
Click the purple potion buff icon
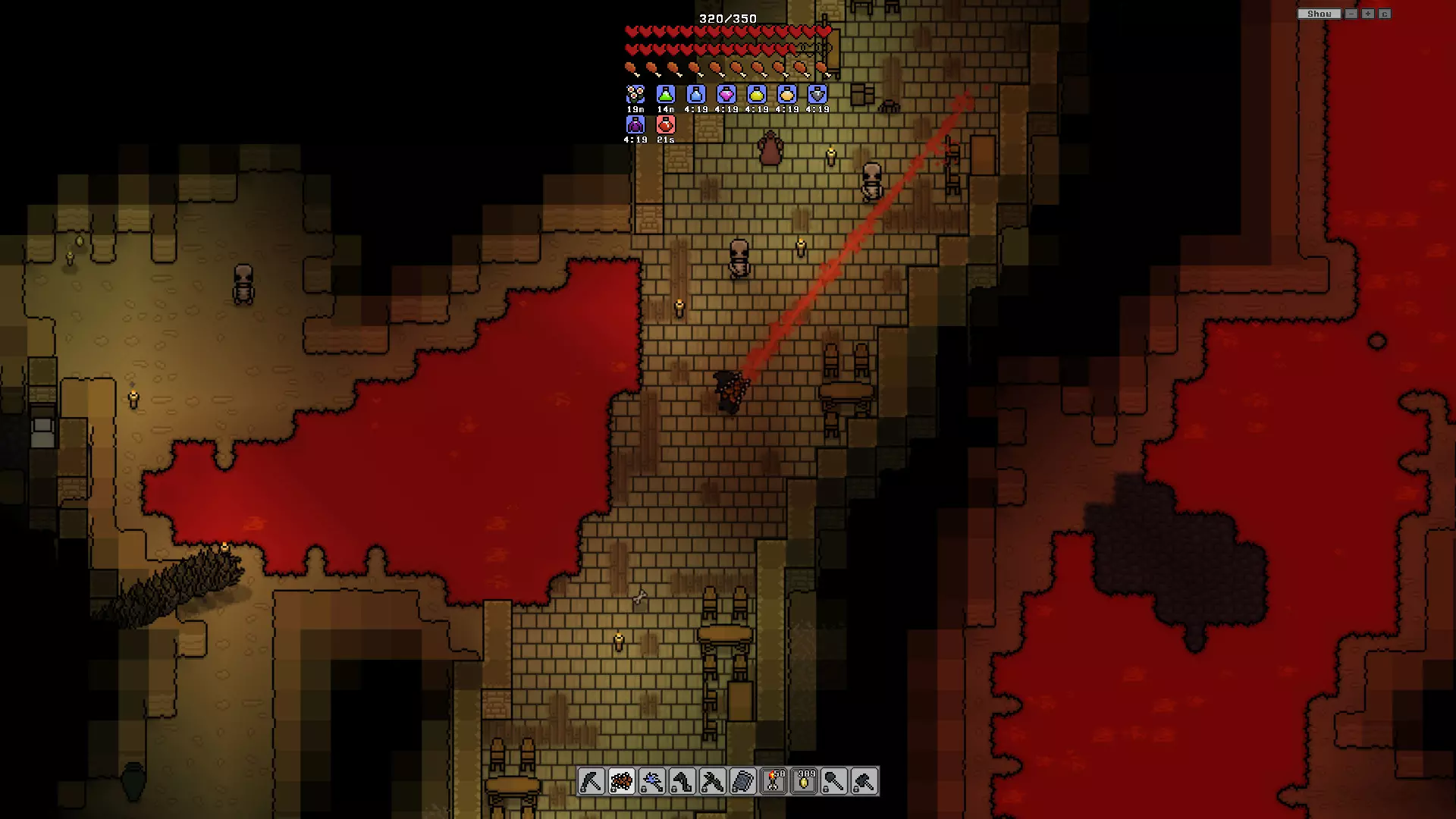[x=635, y=124]
